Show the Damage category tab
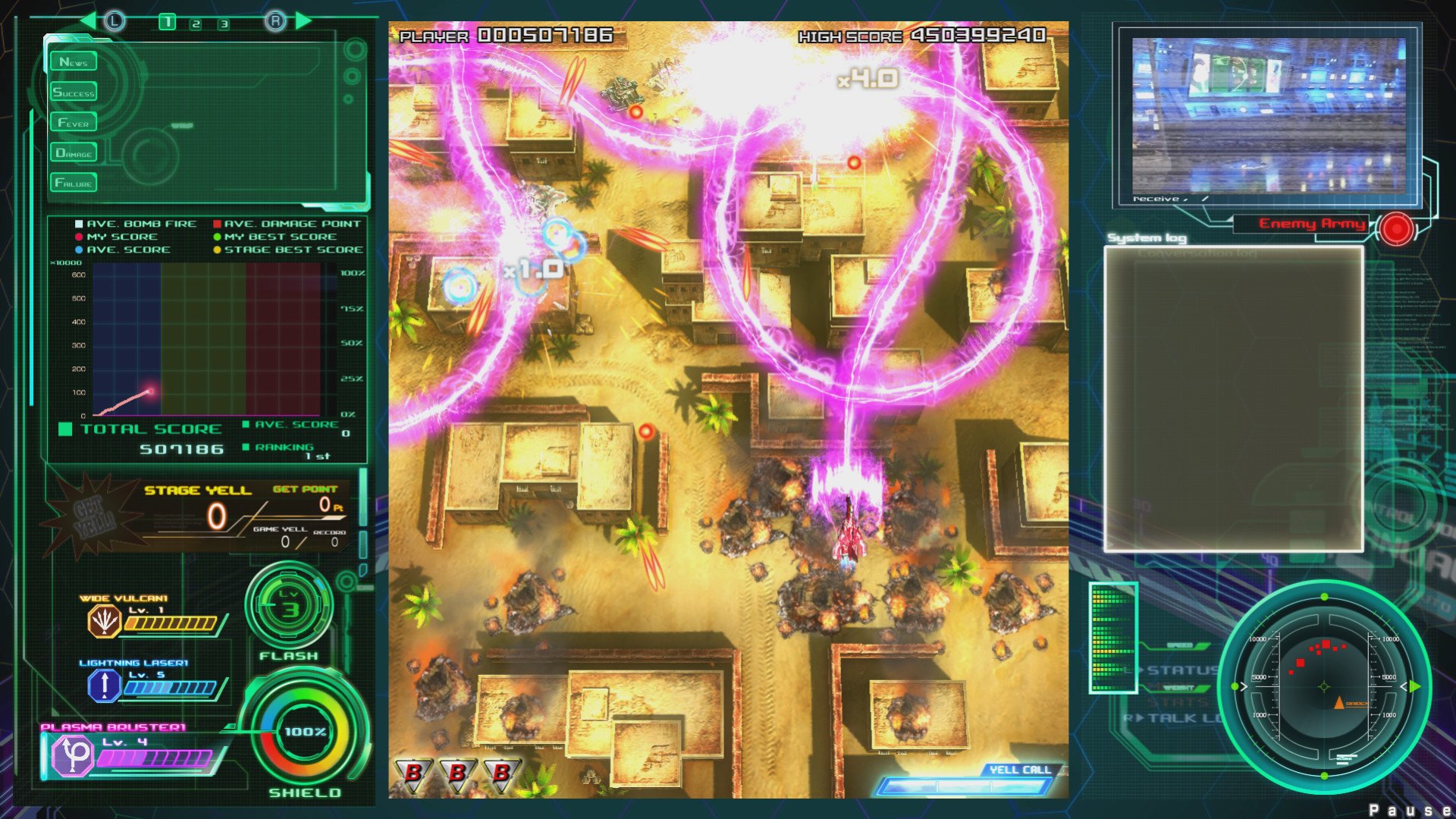1456x819 pixels. (x=74, y=152)
